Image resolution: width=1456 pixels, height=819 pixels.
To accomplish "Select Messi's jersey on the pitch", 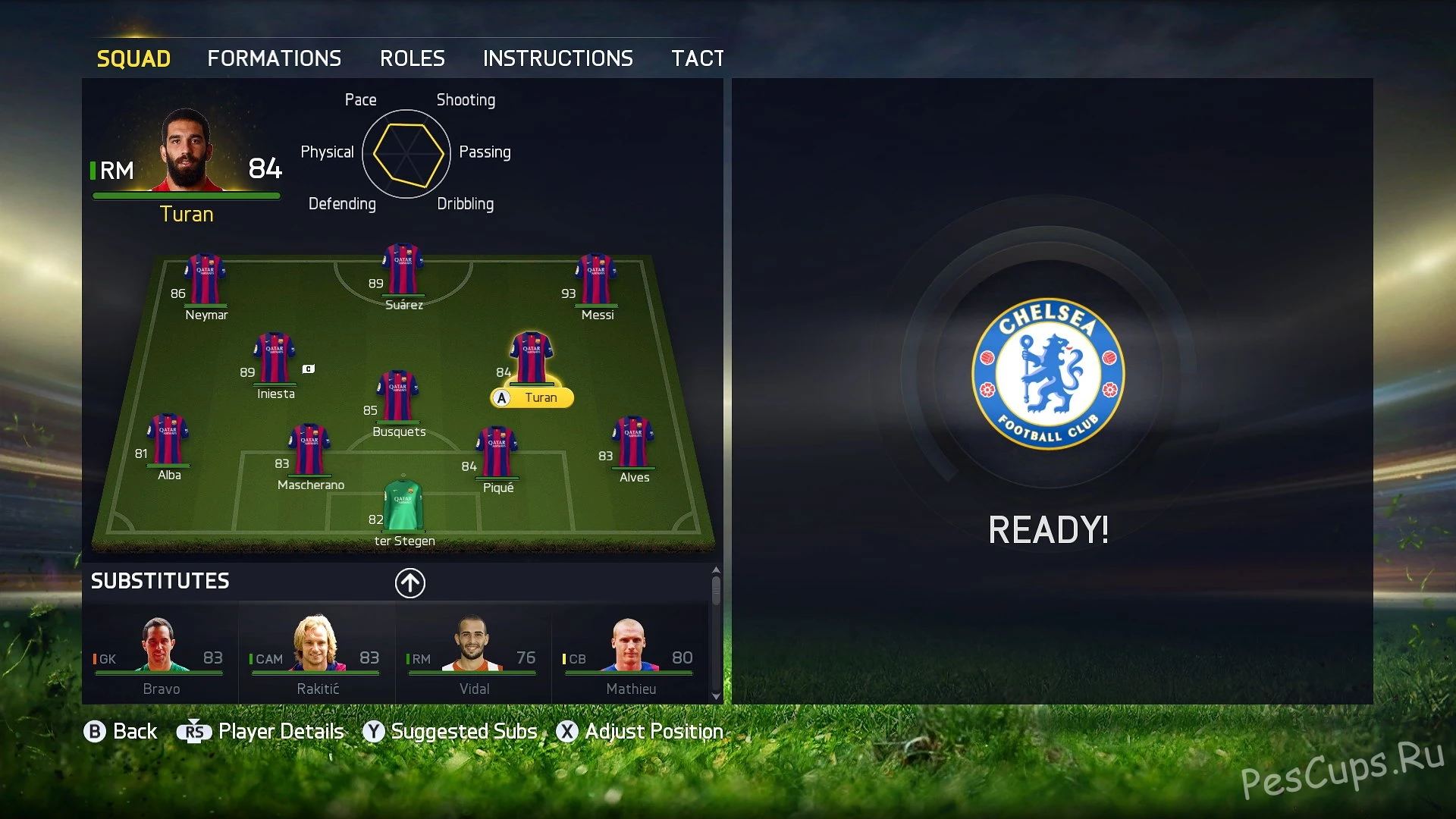I will [597, 281].
